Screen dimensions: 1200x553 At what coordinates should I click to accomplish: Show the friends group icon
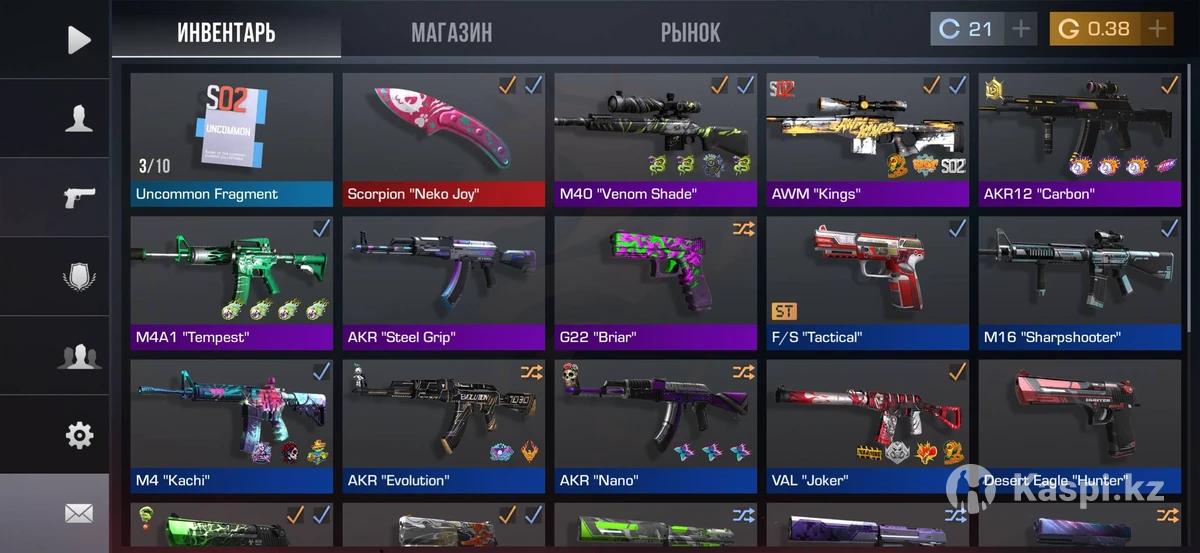tap(78, 356)
